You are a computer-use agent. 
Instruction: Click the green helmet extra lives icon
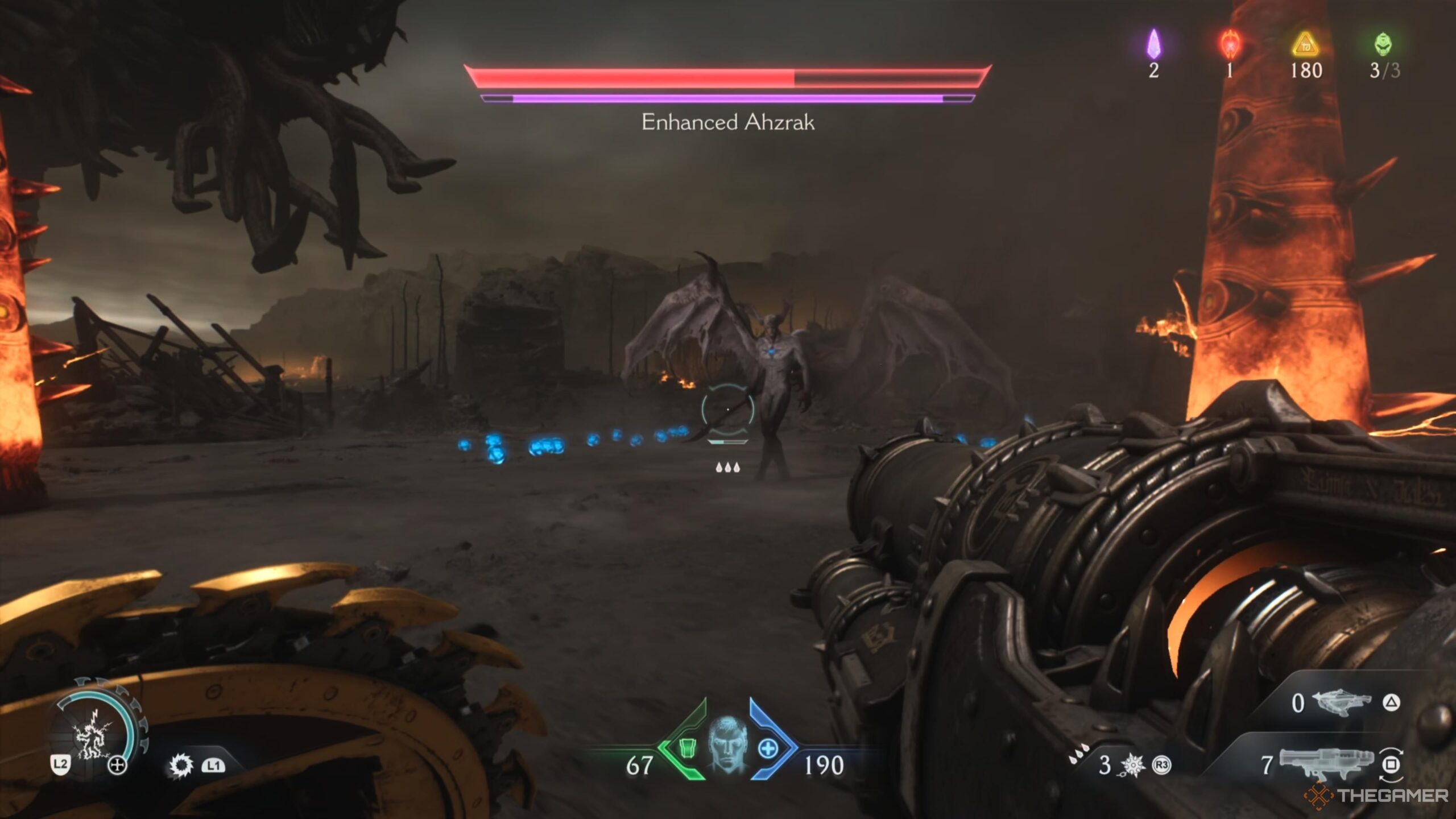tap(1383, 44)
